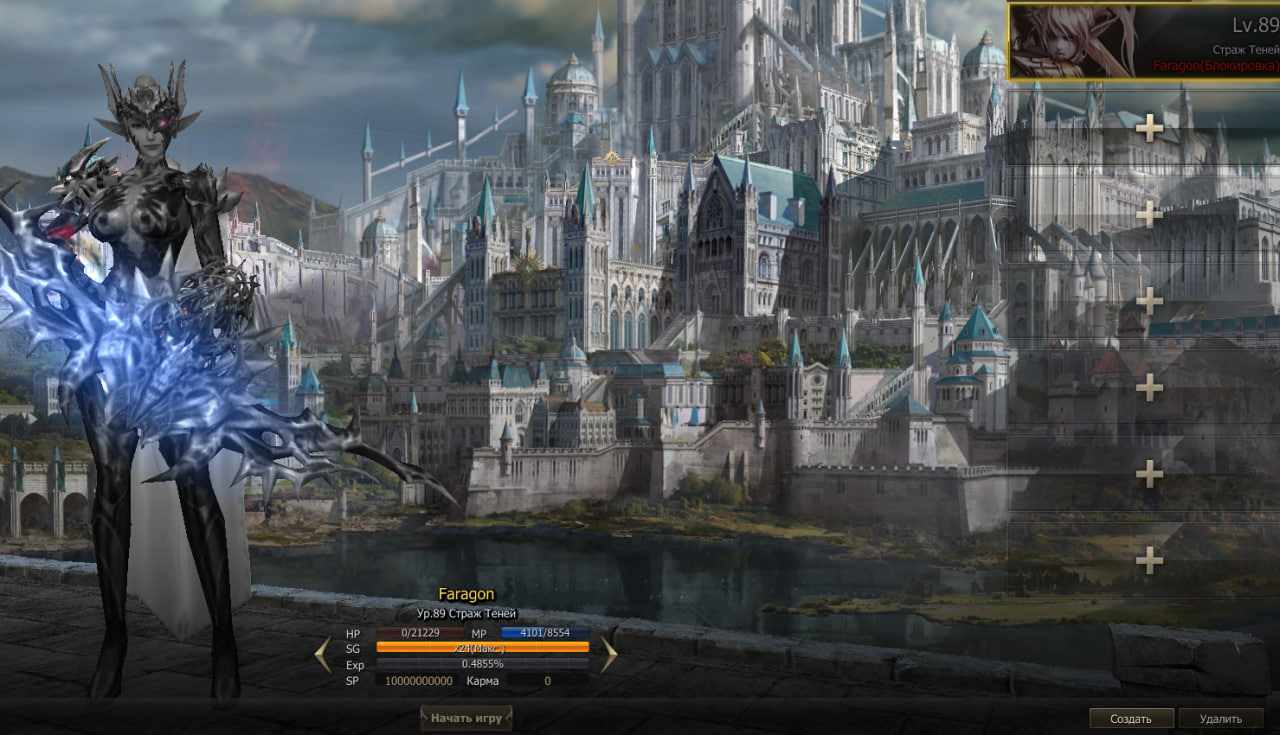Select the Faragon Lv.89 character slot

pos(1143,42)
